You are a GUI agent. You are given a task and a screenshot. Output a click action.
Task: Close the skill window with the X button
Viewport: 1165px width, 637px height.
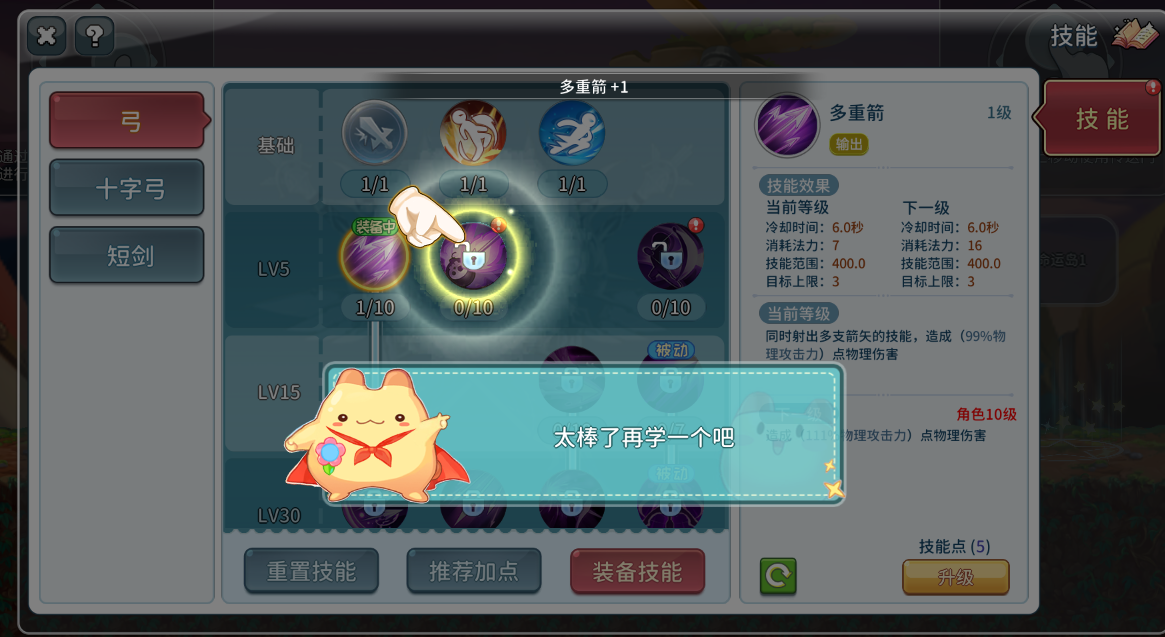[46, 36]
